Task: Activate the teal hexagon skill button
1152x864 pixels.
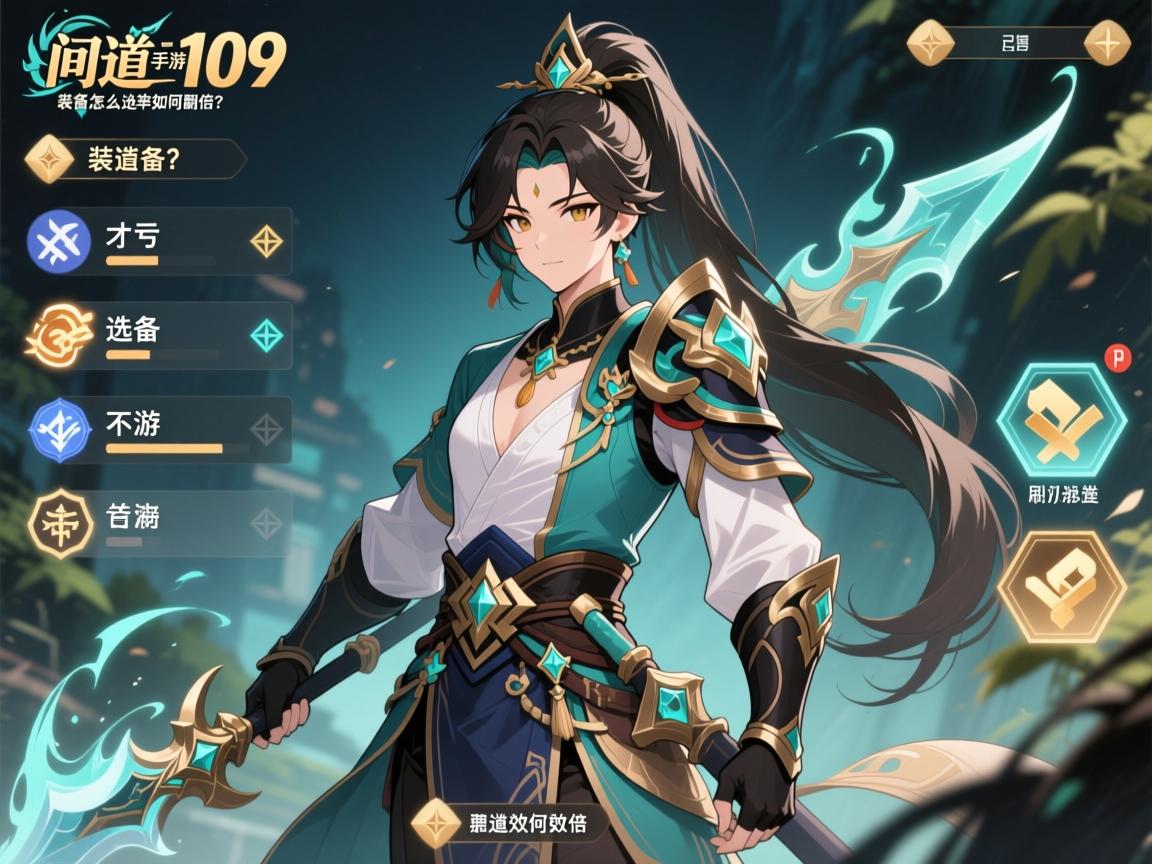Action: click(1062, 418)
